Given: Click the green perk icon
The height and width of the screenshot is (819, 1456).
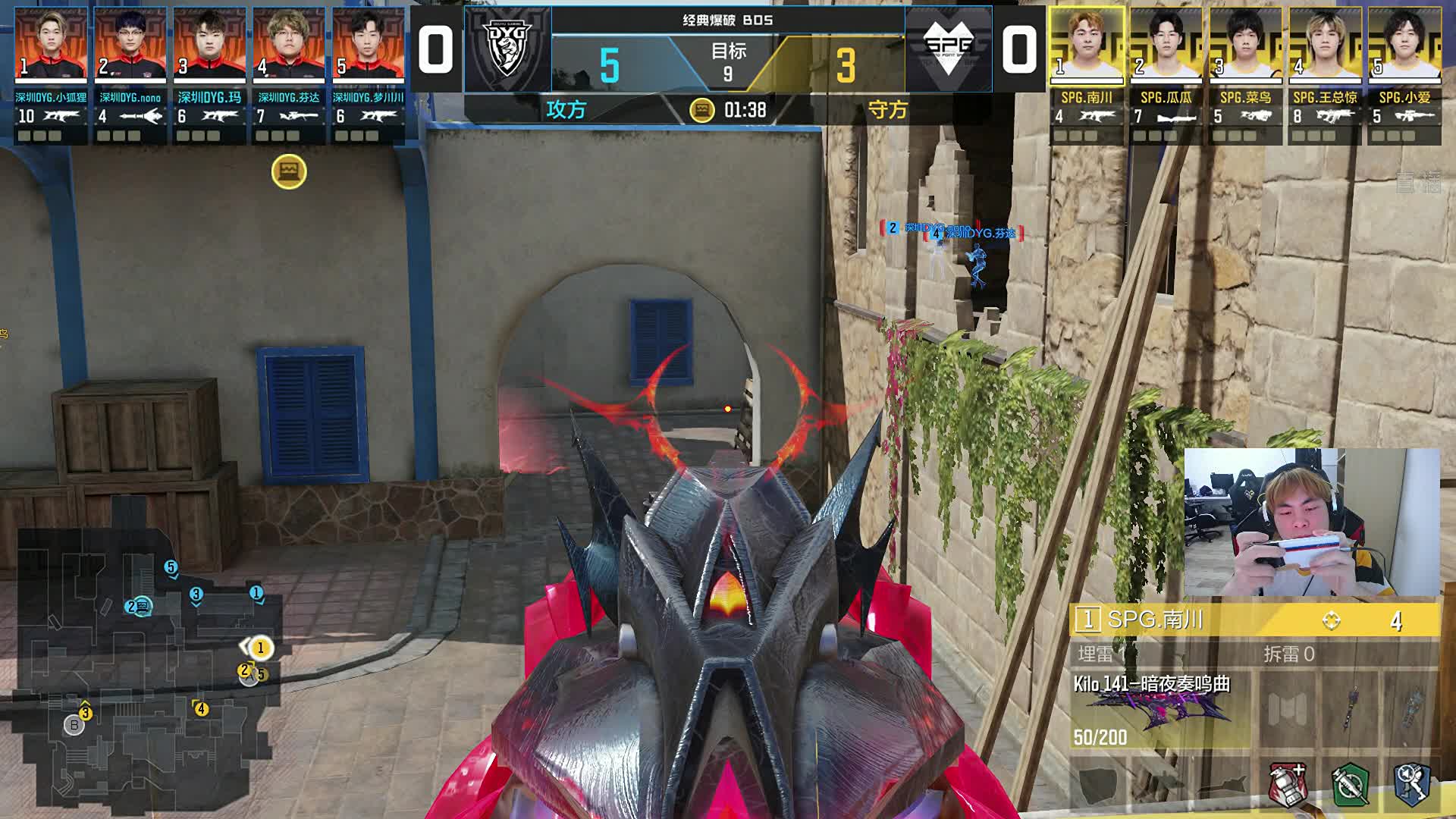Looking at the screenshot, I should [x=1350, y=784].
